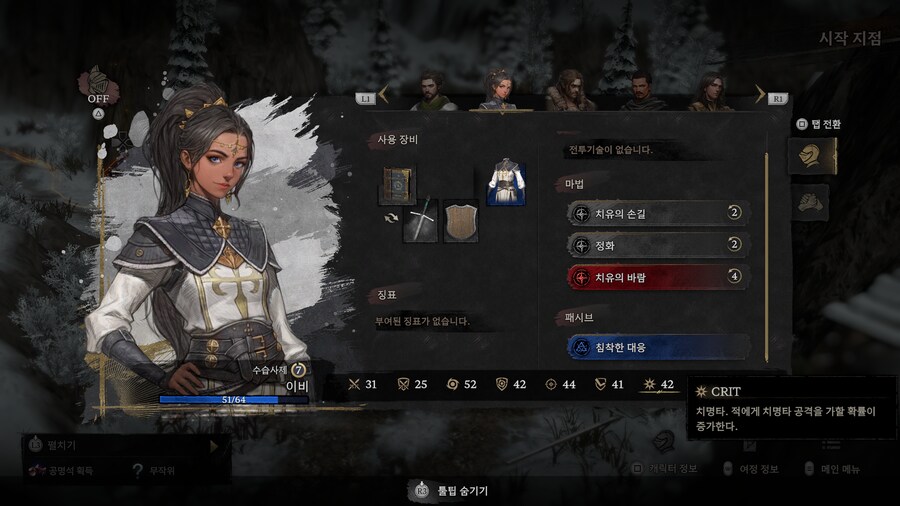Go to the next character with right arrow

coord(759,96)
